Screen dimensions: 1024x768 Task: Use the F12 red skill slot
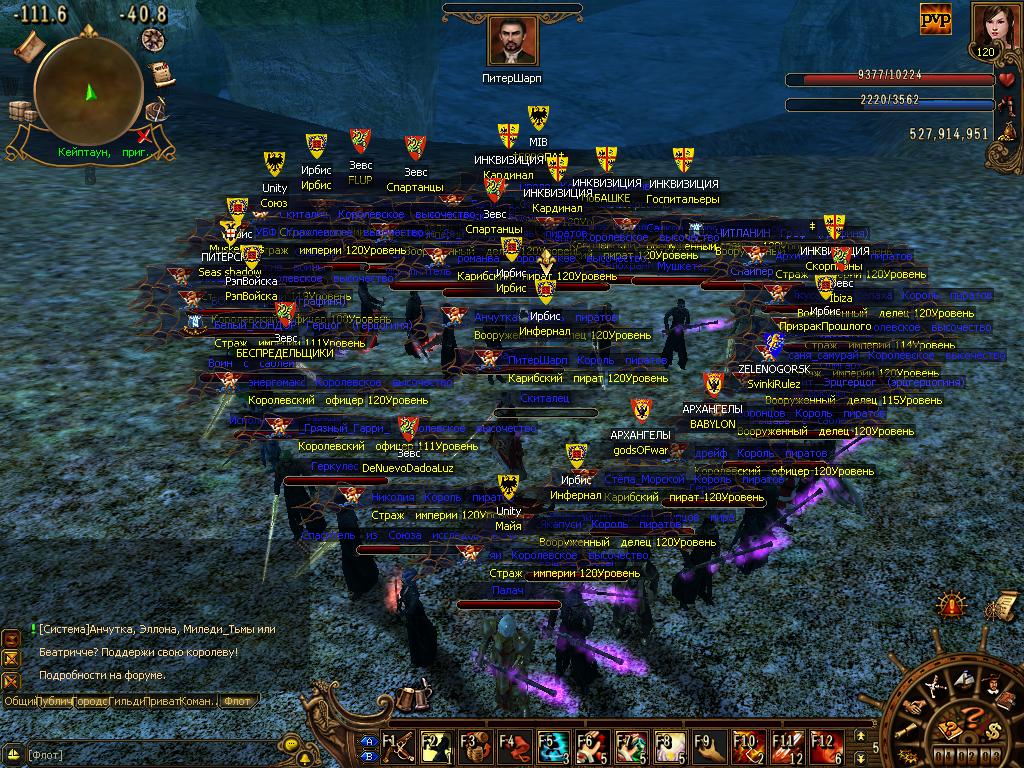tap(824, 747)
